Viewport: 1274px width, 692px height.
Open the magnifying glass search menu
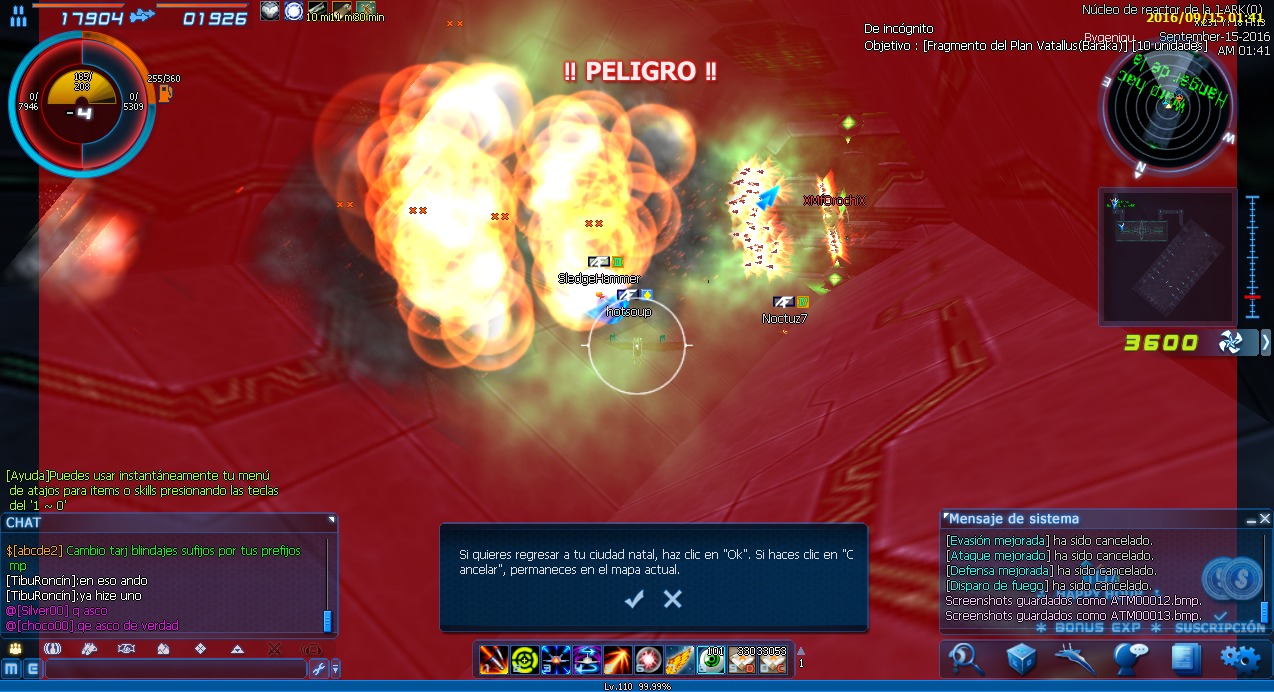tap(967, 658)
